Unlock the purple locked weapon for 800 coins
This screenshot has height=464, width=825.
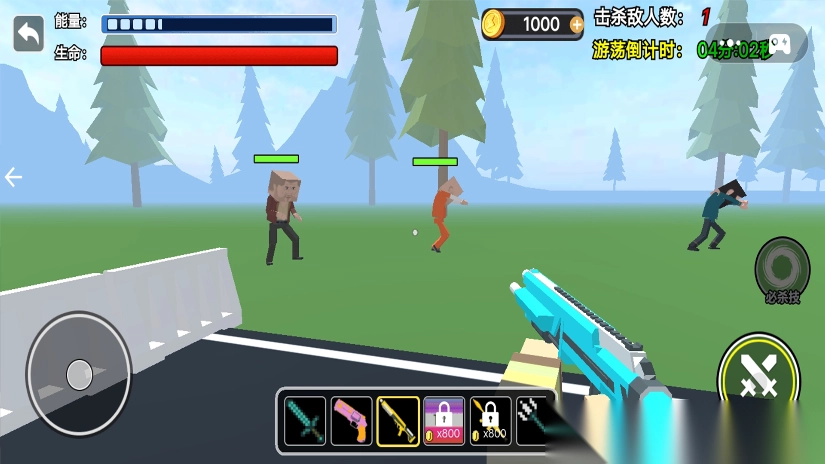(444, 421)
